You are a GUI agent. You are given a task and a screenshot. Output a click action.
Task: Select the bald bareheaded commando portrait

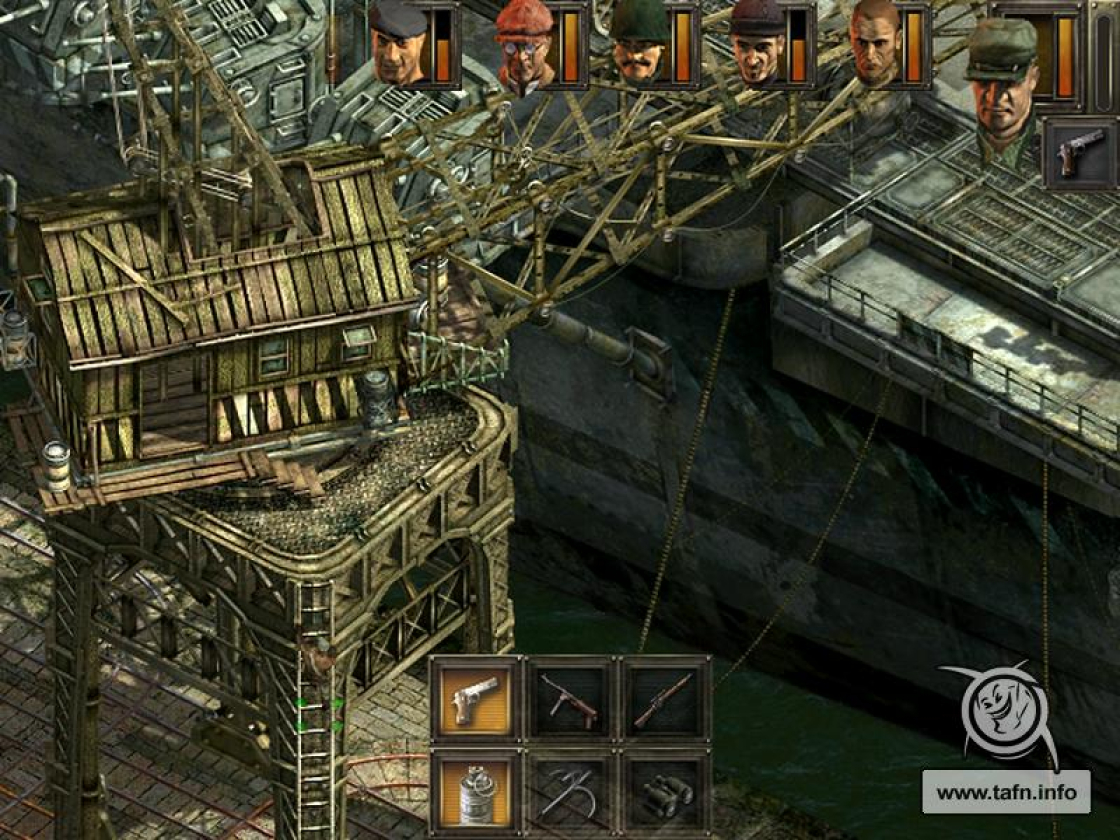[875, 47]
